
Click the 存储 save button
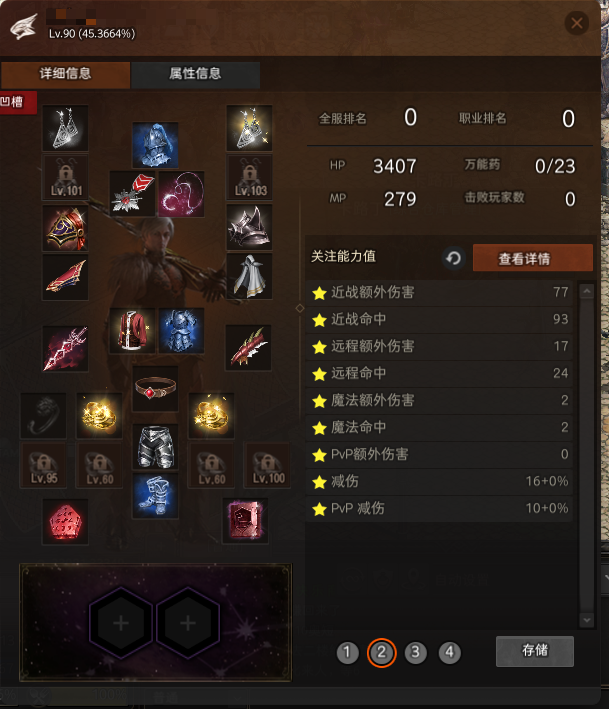[534, 651]
